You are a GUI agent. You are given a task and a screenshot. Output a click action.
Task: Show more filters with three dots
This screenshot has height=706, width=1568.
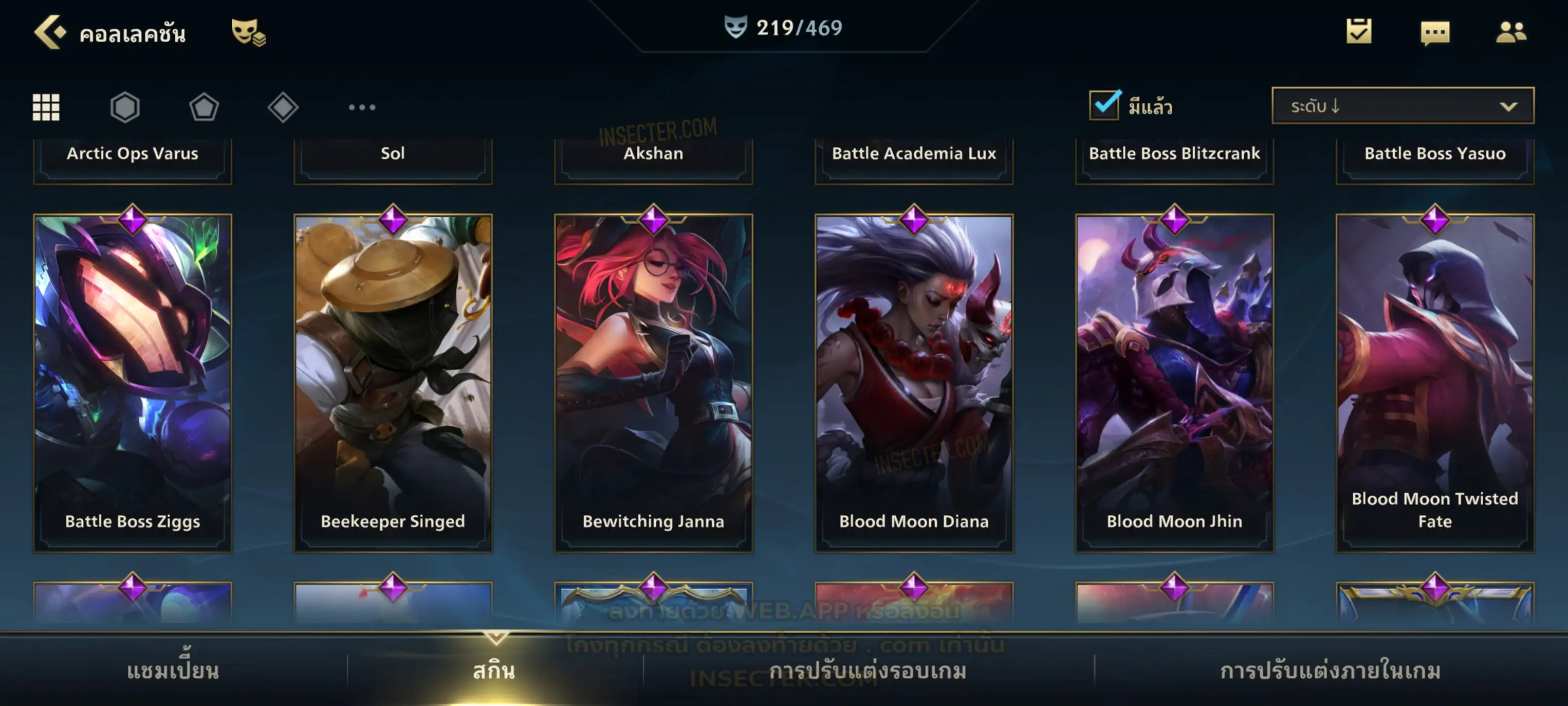coord(362,107)
